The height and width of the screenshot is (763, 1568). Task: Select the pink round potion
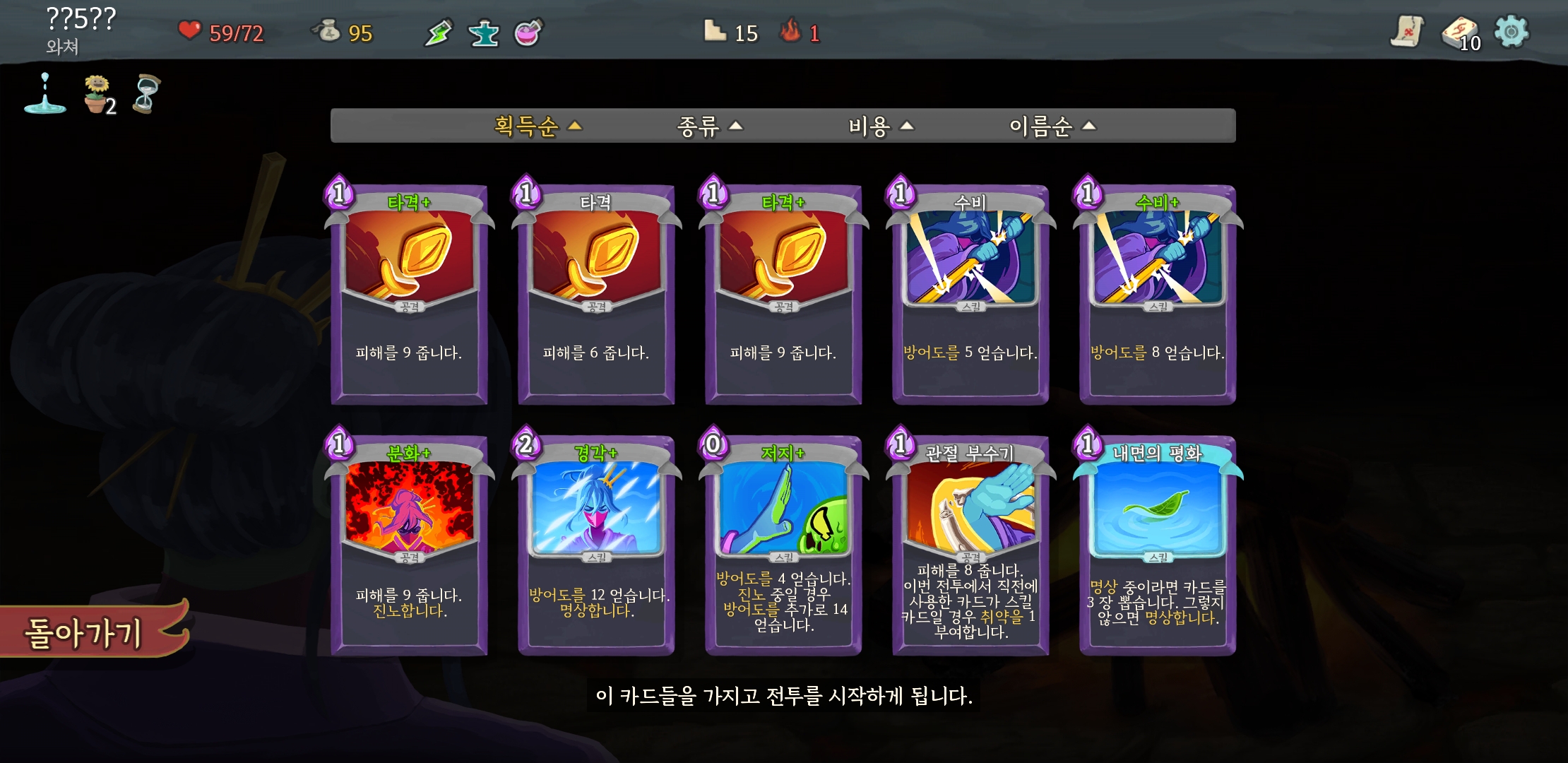(528, 32)
